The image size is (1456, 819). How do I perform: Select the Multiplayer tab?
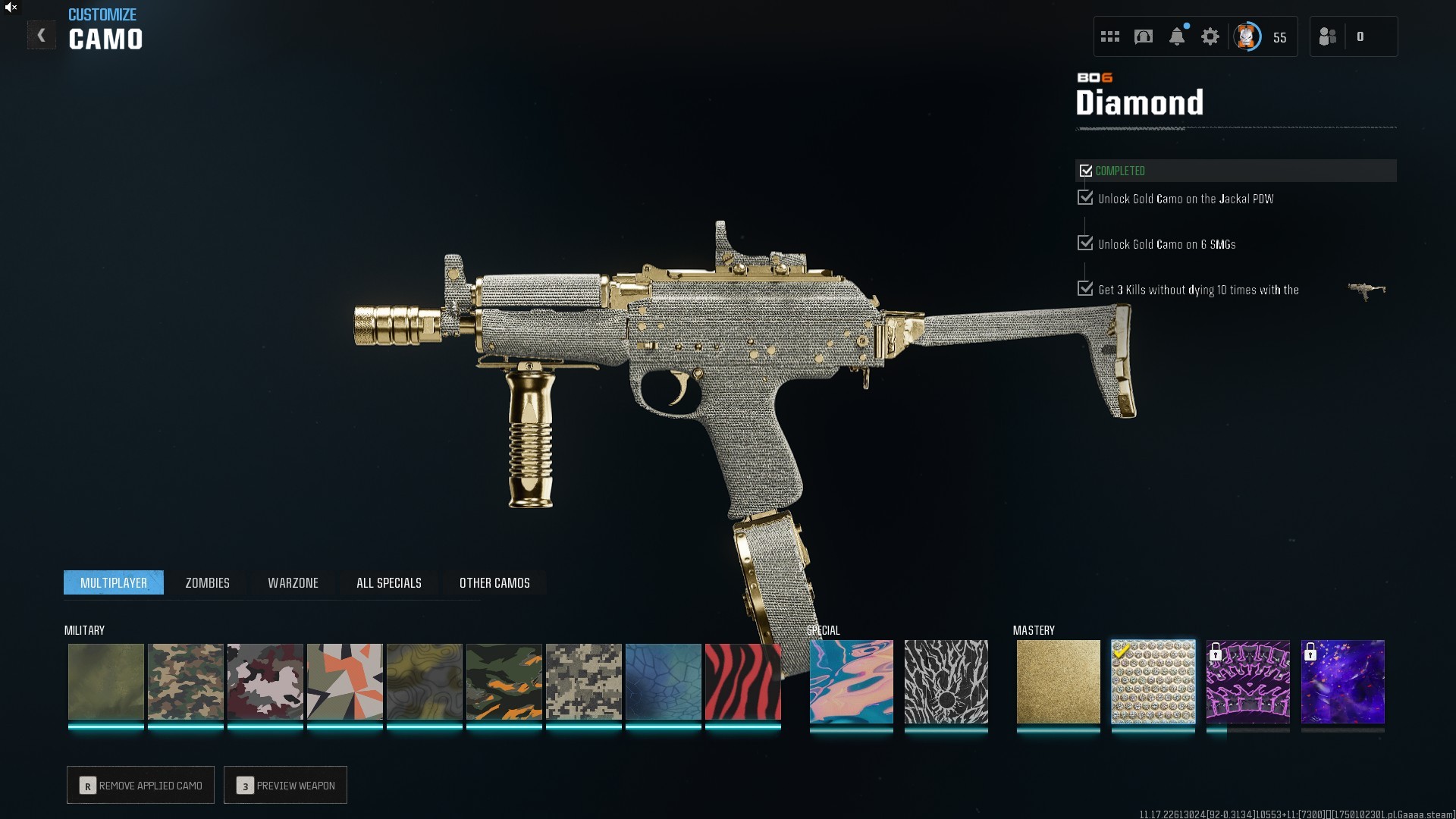tap(114, 582)
